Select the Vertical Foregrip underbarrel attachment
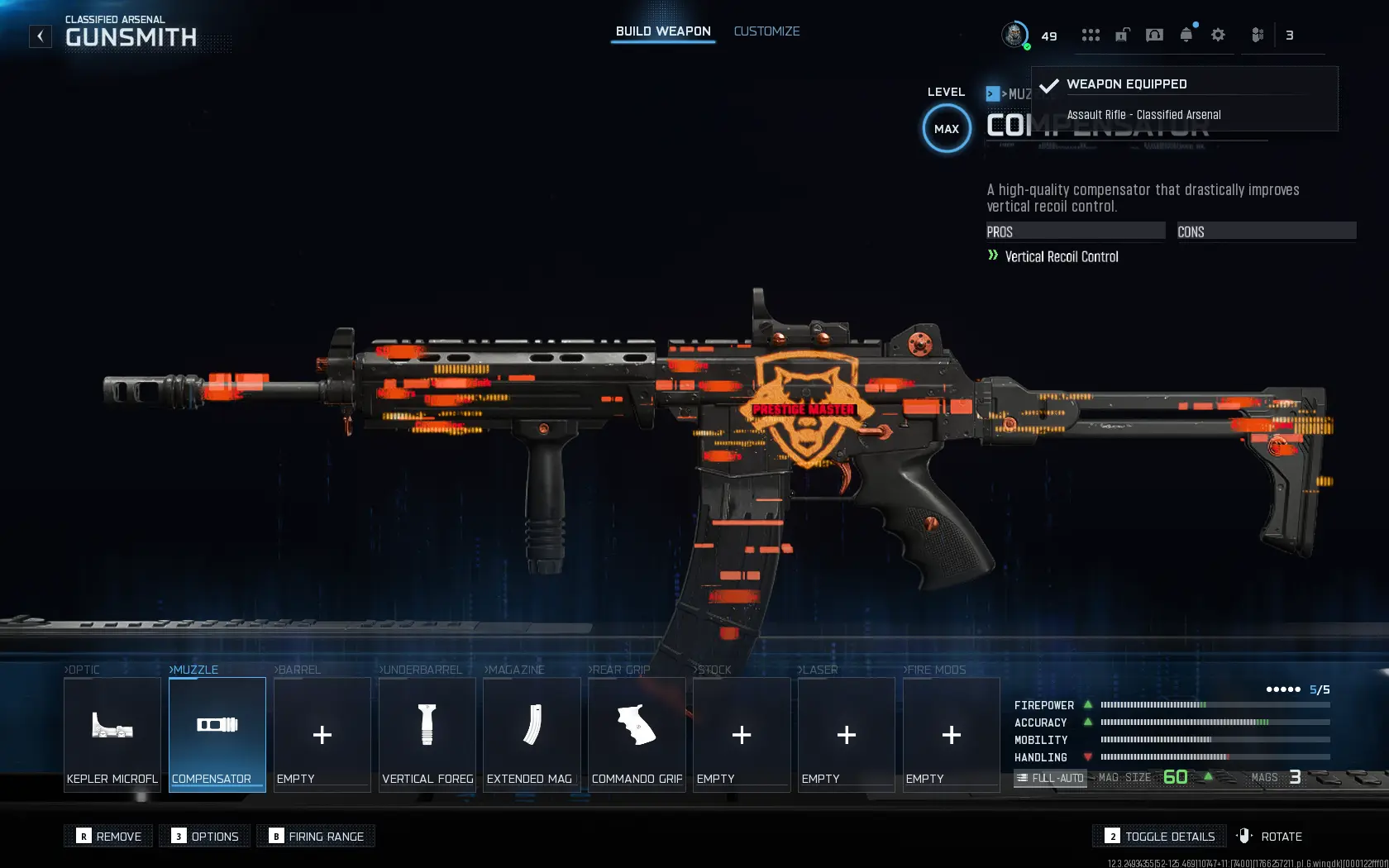The image size is (1389, 868). point(427,734)
